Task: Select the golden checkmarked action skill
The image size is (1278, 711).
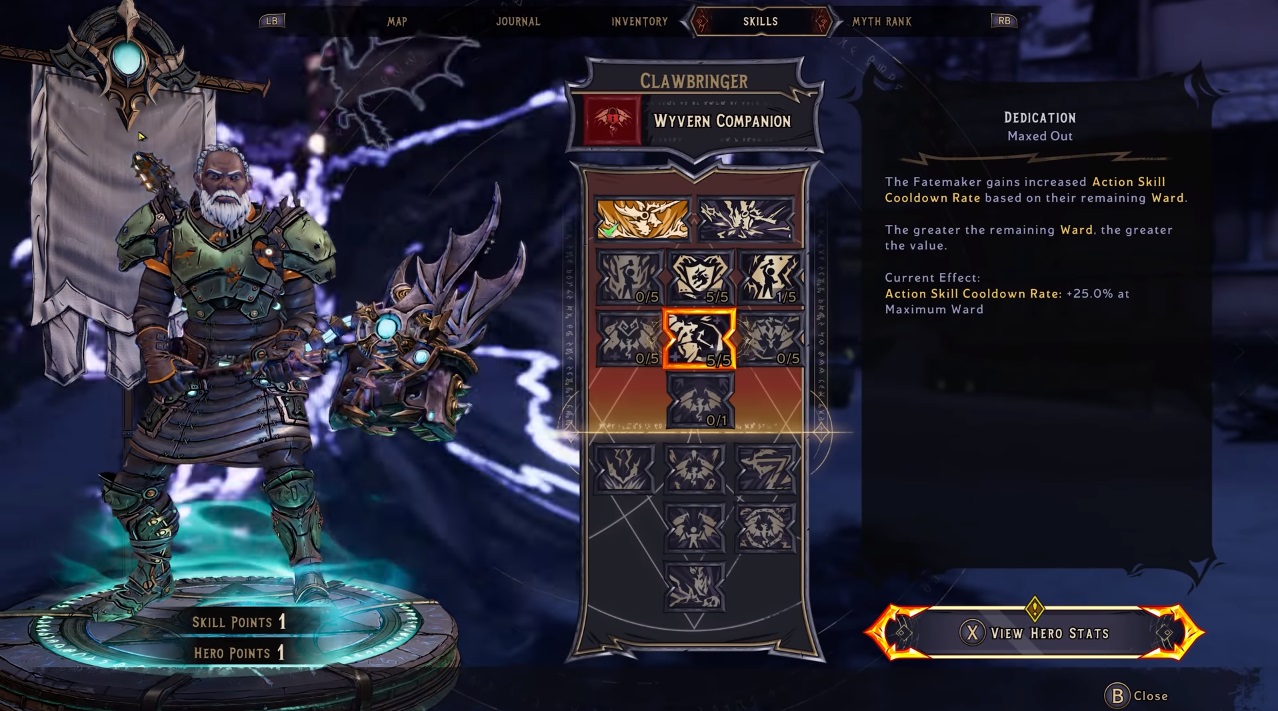Action: pyautogui.click(x=642, y=219)
